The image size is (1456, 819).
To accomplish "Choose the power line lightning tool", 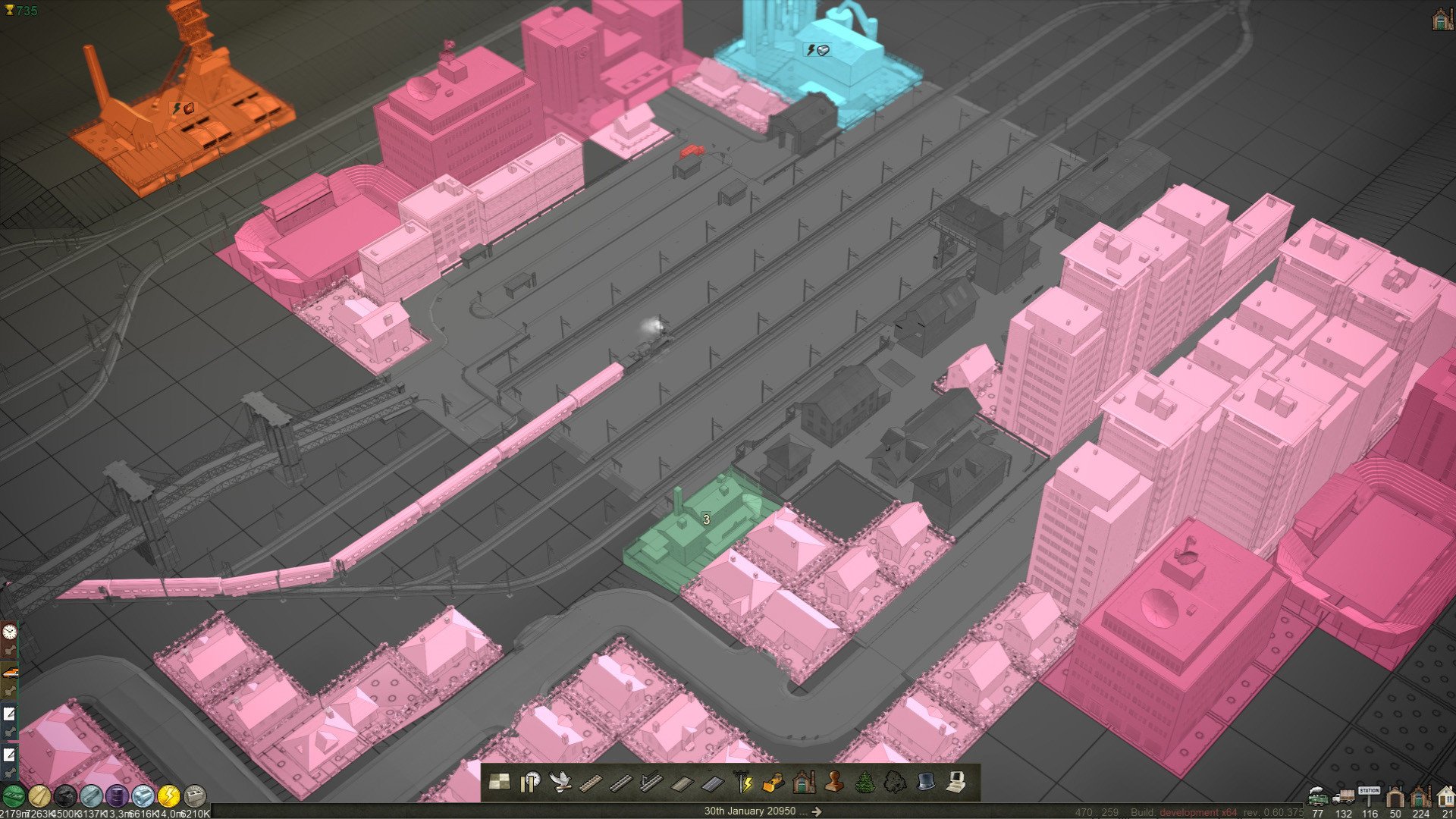I will 742,782.
